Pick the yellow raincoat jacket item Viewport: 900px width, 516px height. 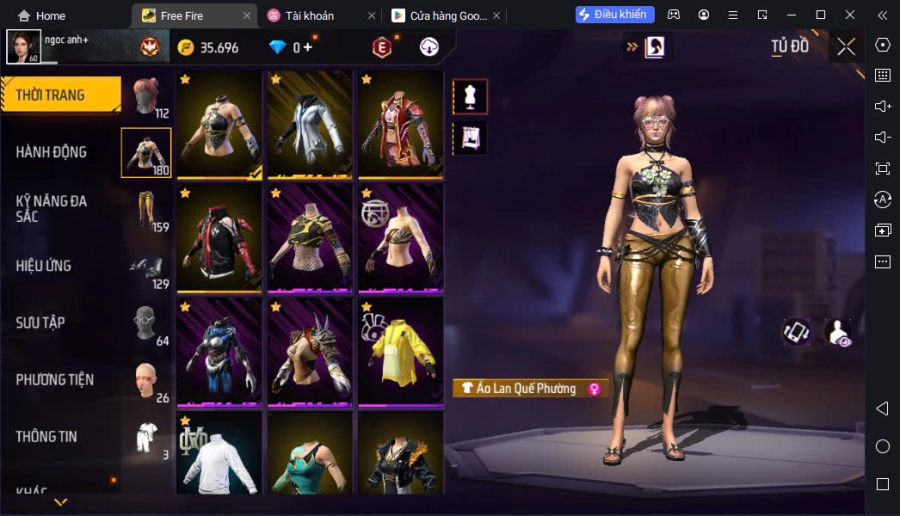tap(400, 351)
